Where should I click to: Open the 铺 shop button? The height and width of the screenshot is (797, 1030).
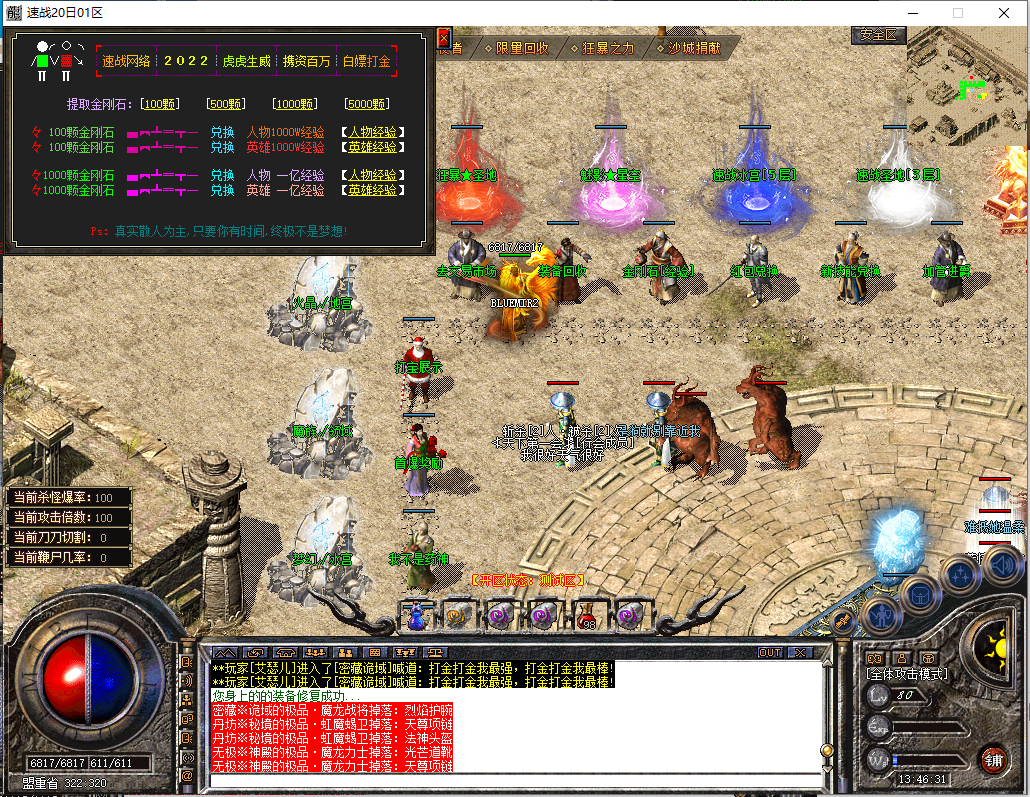pos(993,758)
